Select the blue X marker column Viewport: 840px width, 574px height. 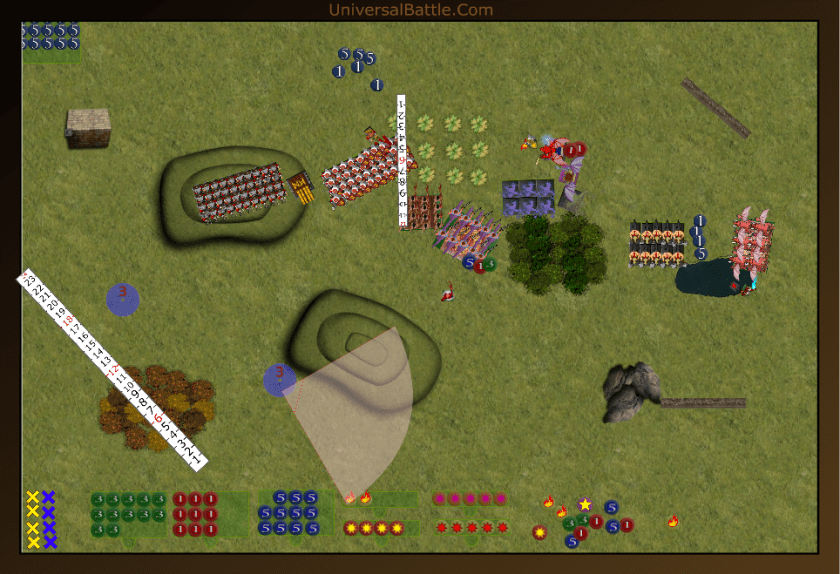49,520
